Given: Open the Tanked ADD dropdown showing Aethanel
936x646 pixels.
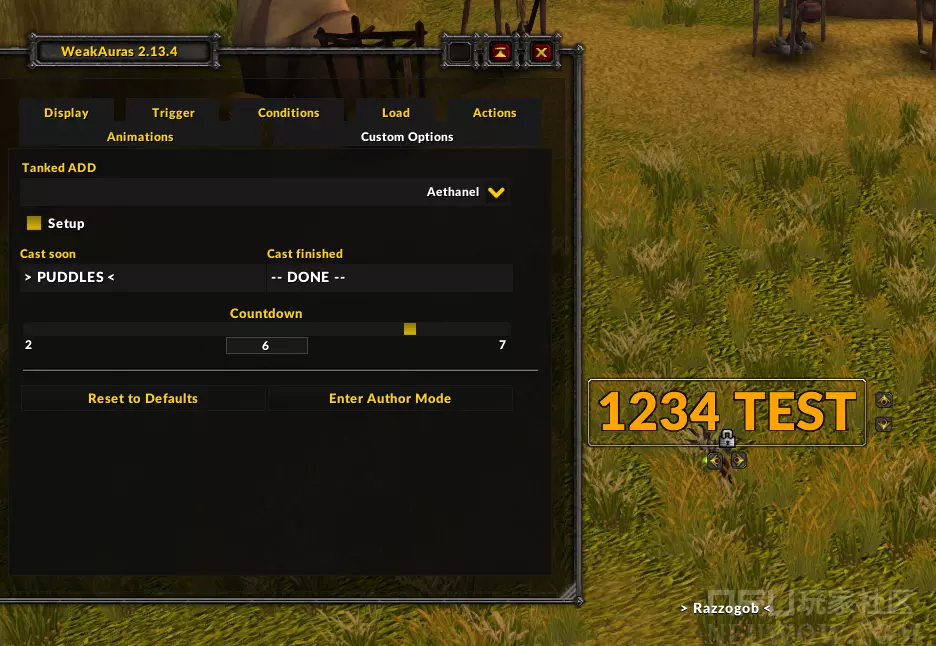Looking at the screenshot, I should (x=496, y=192).
